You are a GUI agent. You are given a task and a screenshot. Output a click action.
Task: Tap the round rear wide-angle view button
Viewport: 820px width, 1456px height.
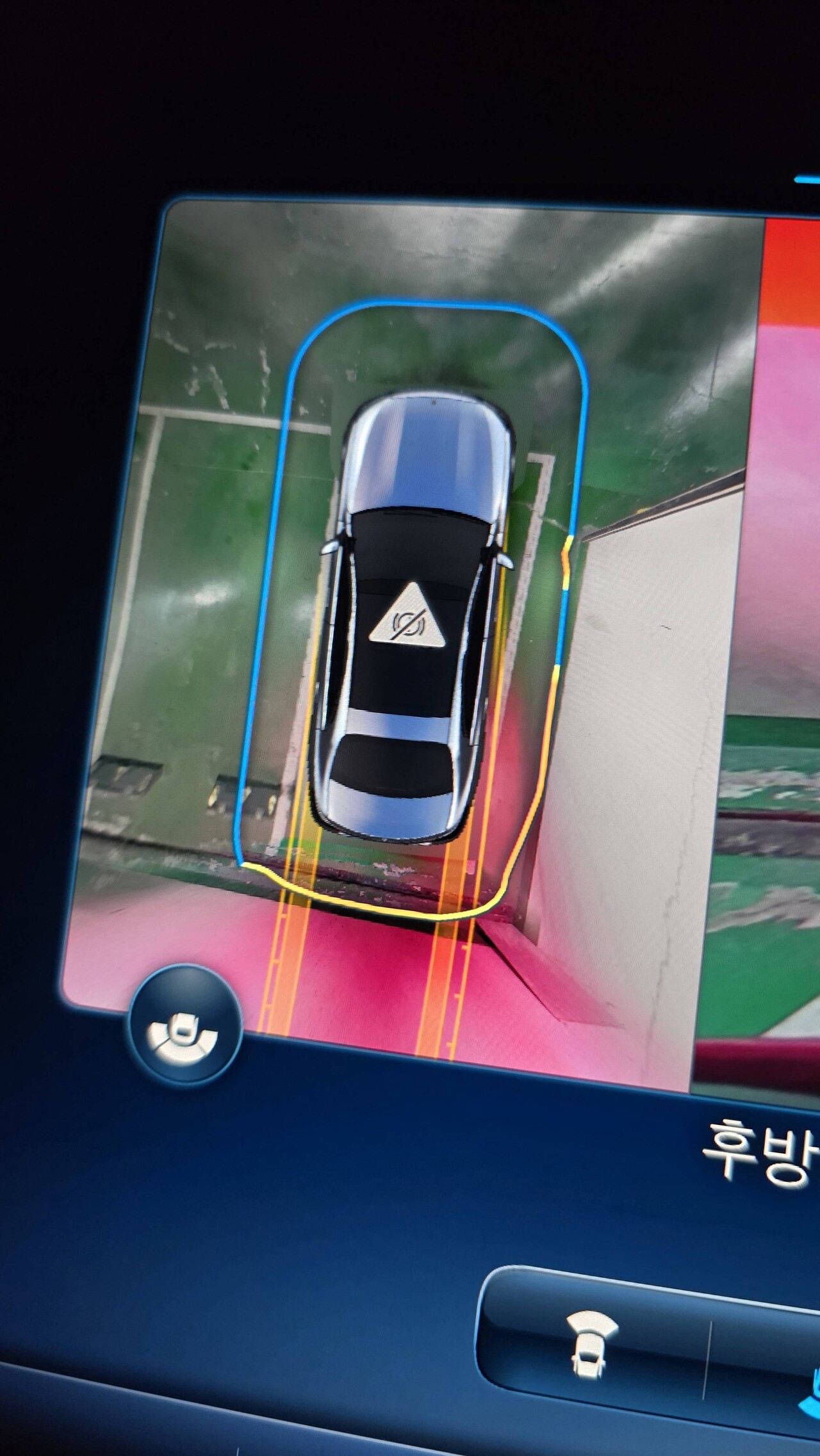point(184,1026)
